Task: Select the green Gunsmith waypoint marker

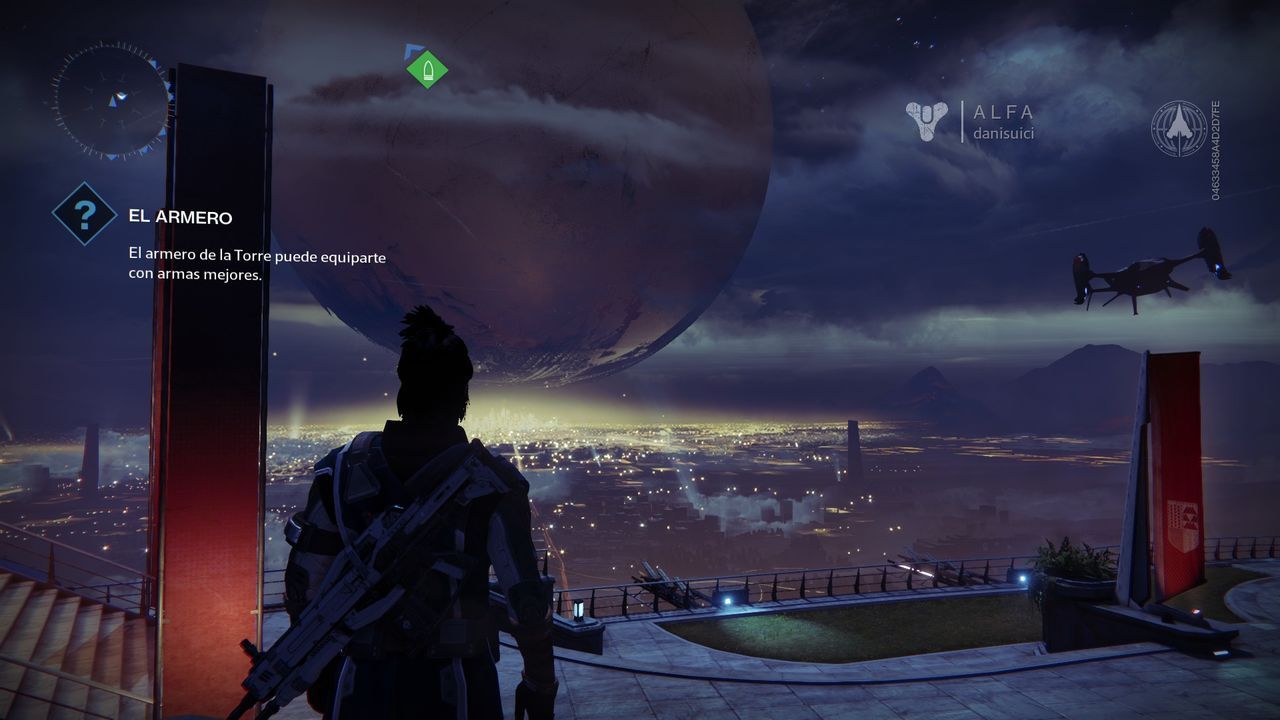Action: [x=427, y=69]
